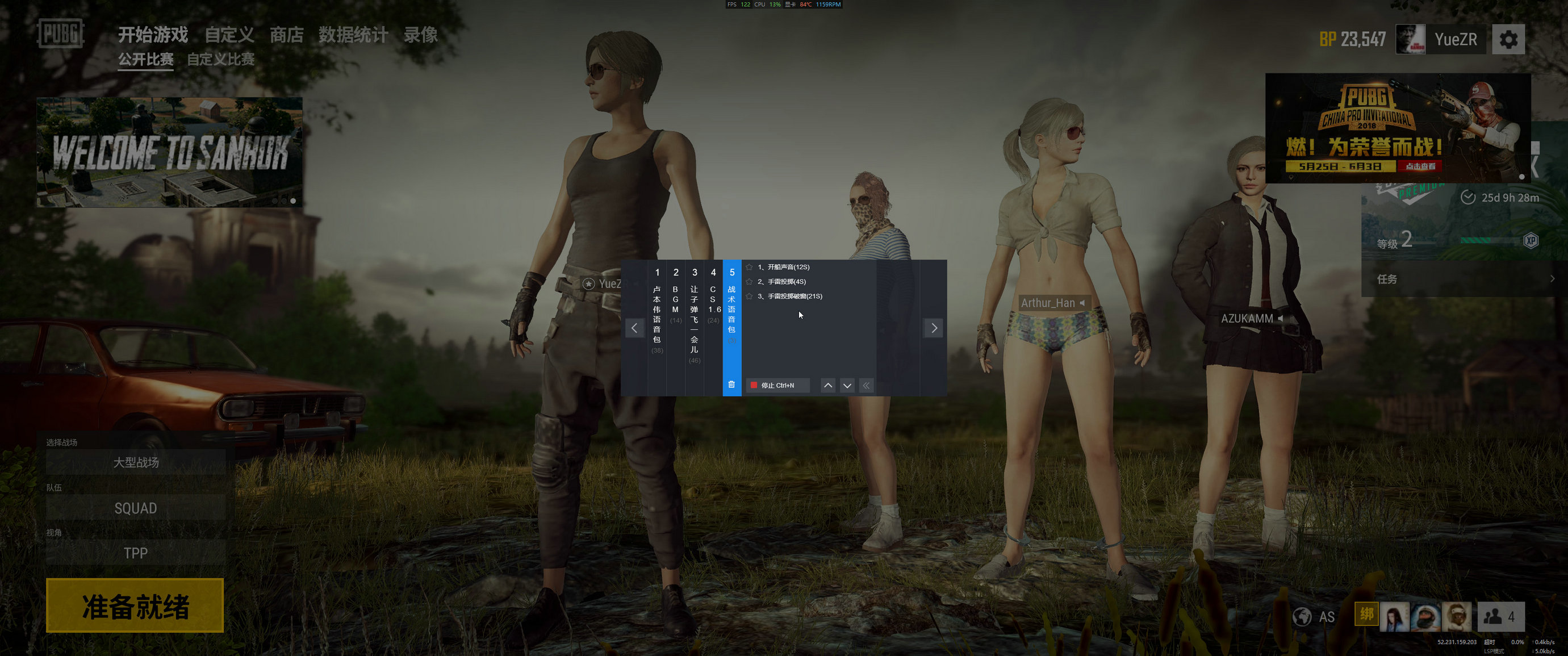The height and width of the screenshot is (656, 1568).
Task: Open the gear settings button
Action: (1508, 40)
